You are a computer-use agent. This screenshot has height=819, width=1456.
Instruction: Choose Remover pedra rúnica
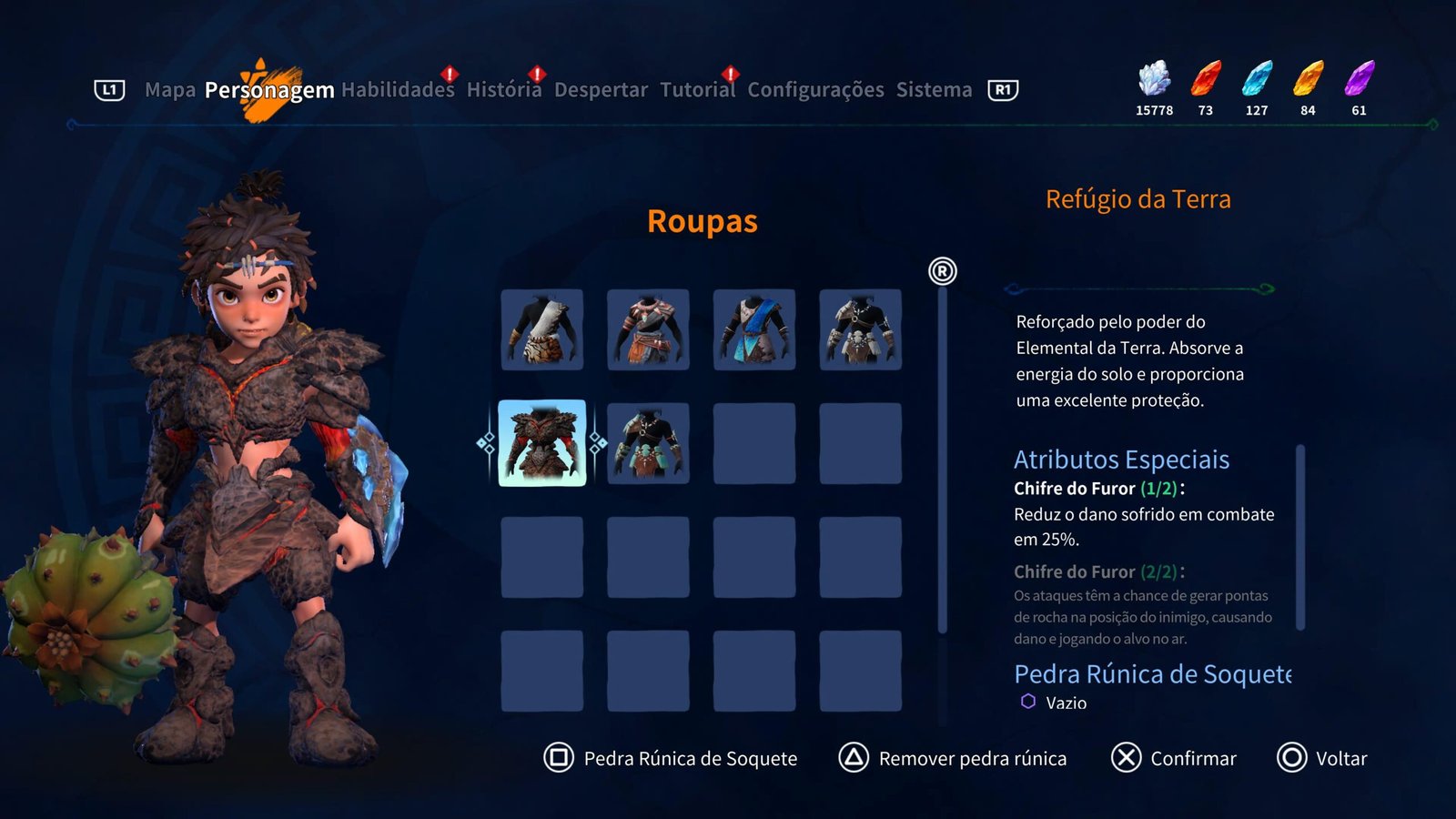[953, 758]
